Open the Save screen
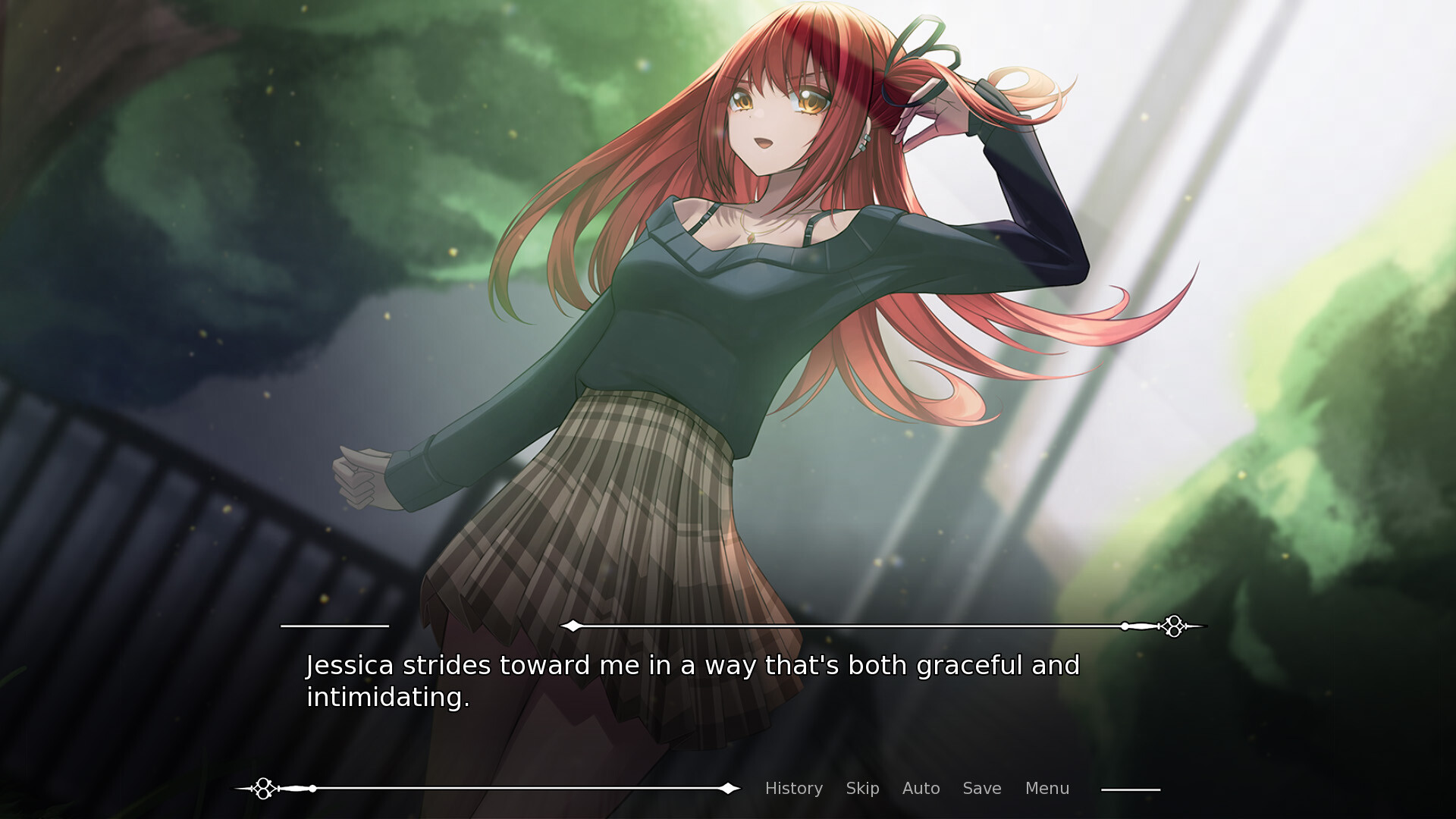 coord(982,789)
